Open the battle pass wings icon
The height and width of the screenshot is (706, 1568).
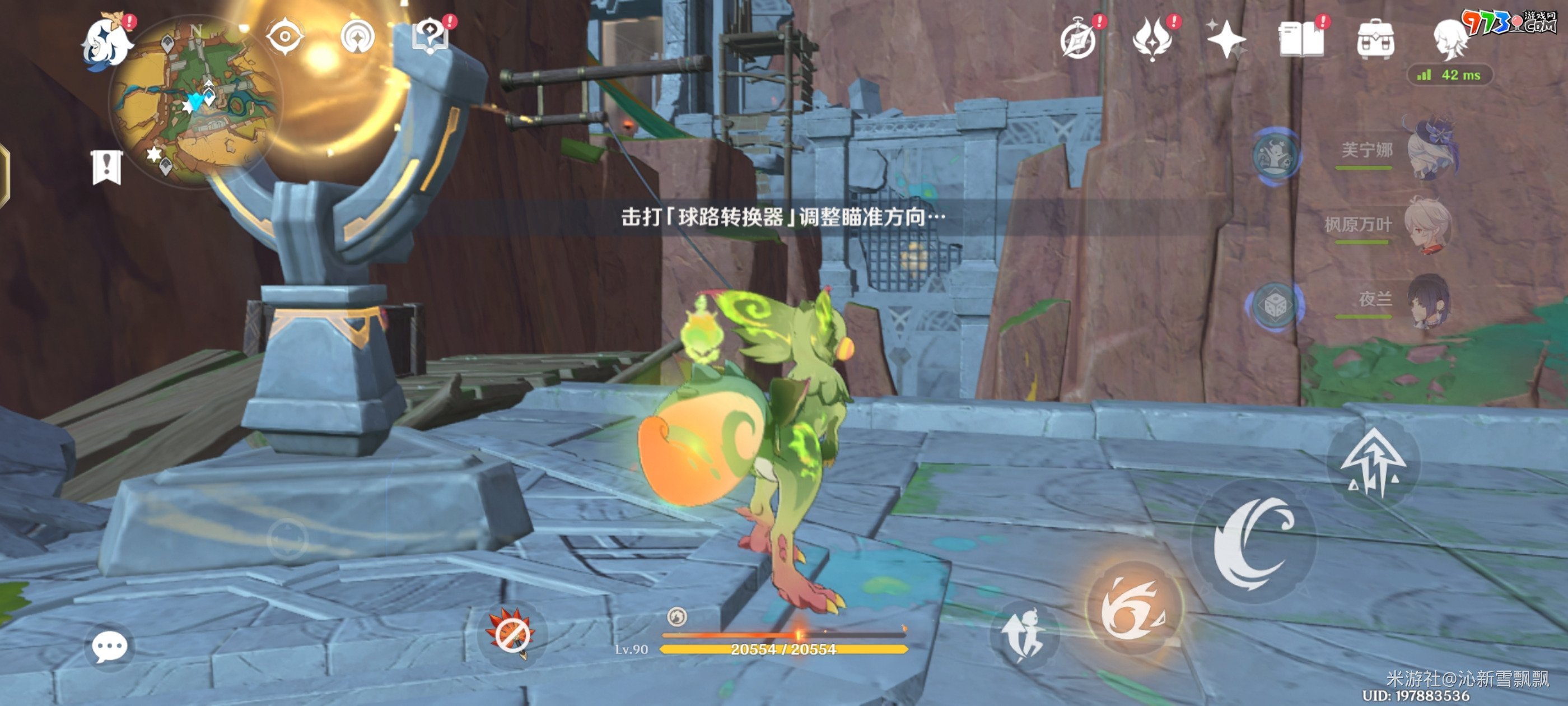1152,39
